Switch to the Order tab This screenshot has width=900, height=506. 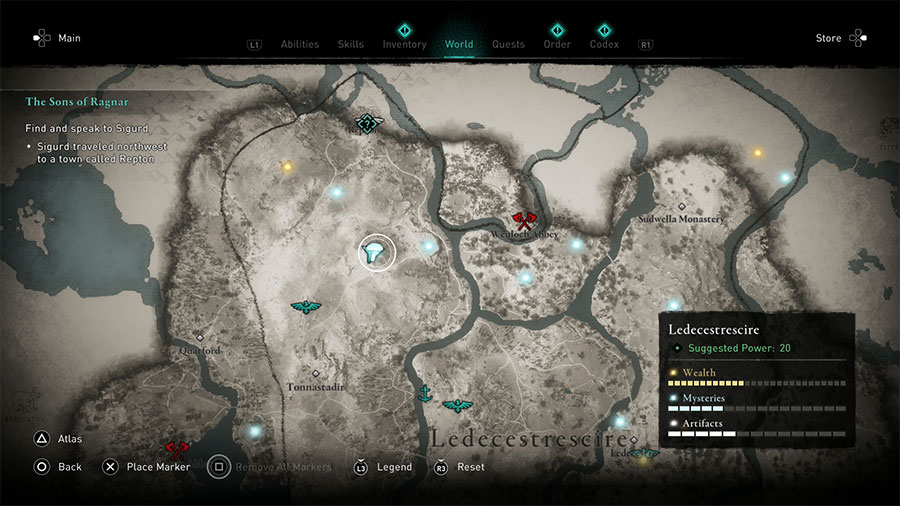(x=557, y=44)
